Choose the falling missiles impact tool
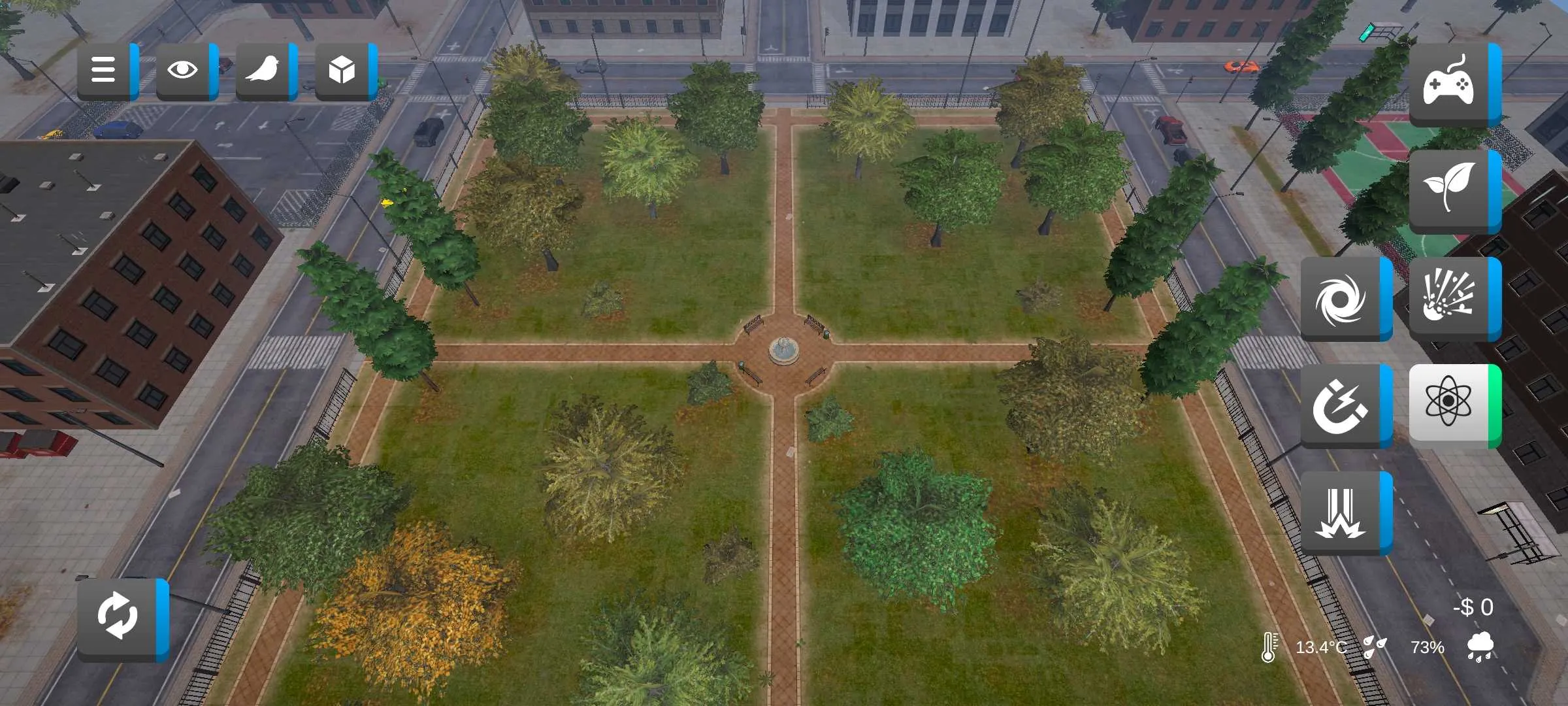 coord(1342,513)
